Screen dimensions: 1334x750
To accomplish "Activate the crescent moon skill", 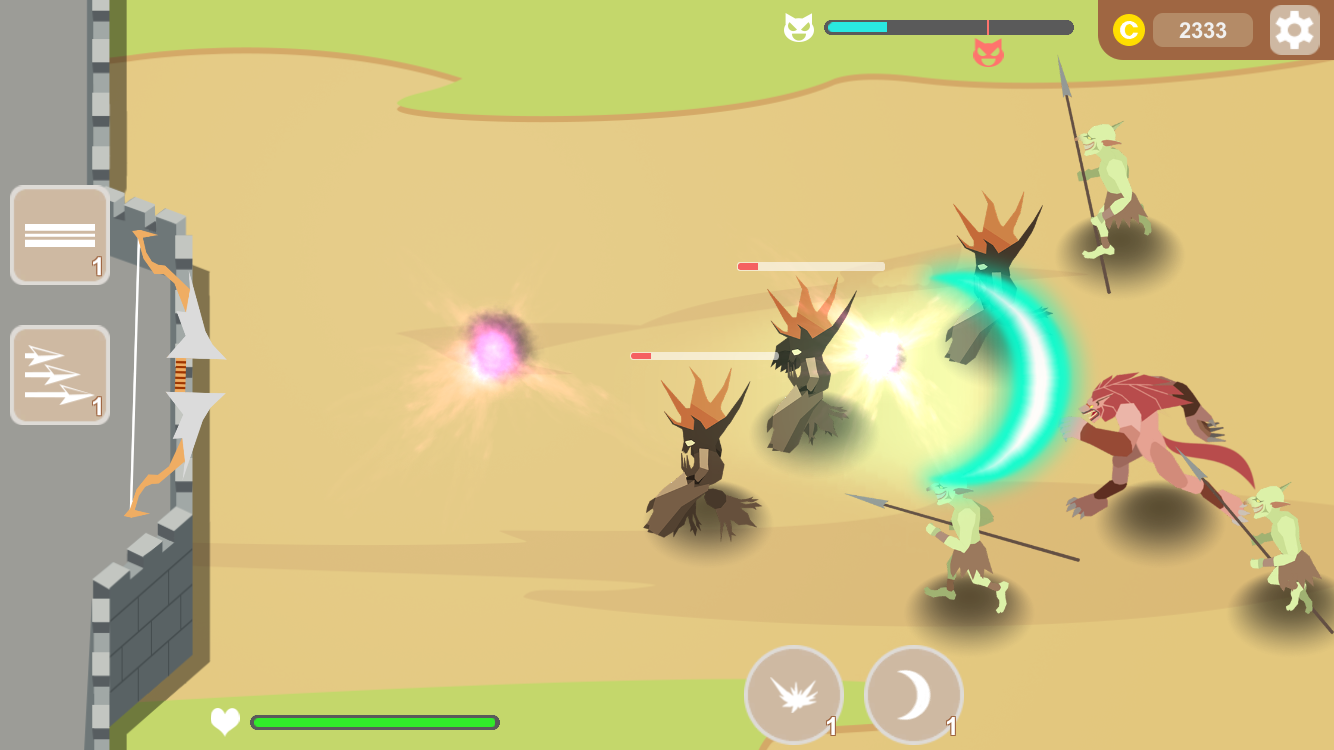I will pyautogui.click(x=912, y=694).
